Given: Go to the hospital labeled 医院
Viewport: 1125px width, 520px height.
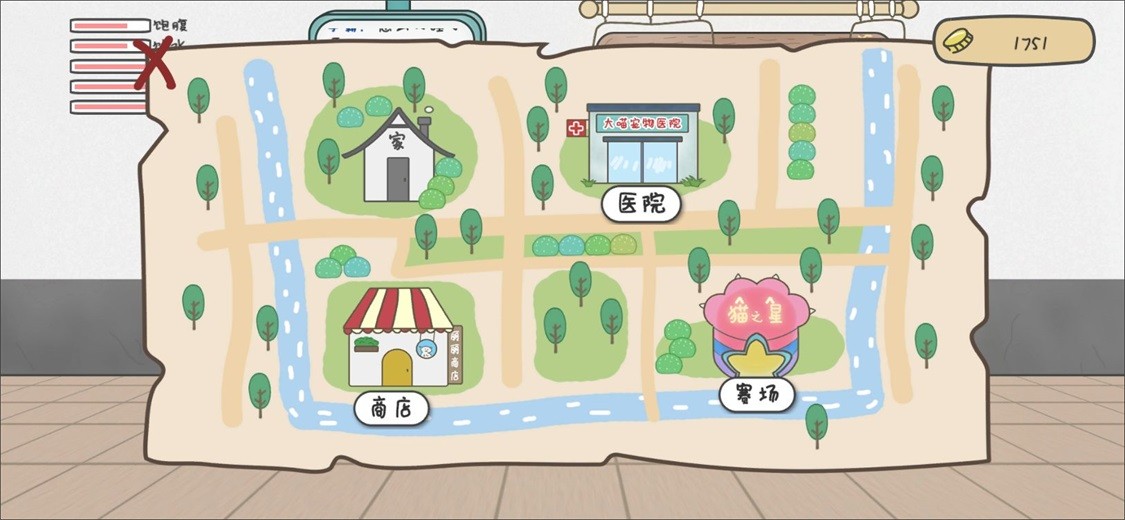Looking at the screenshot, I should click(641, 204).
